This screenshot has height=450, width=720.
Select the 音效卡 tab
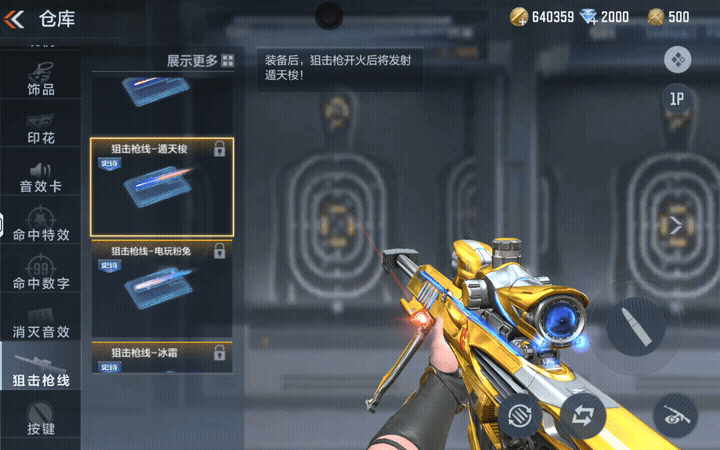coord(40,177)
